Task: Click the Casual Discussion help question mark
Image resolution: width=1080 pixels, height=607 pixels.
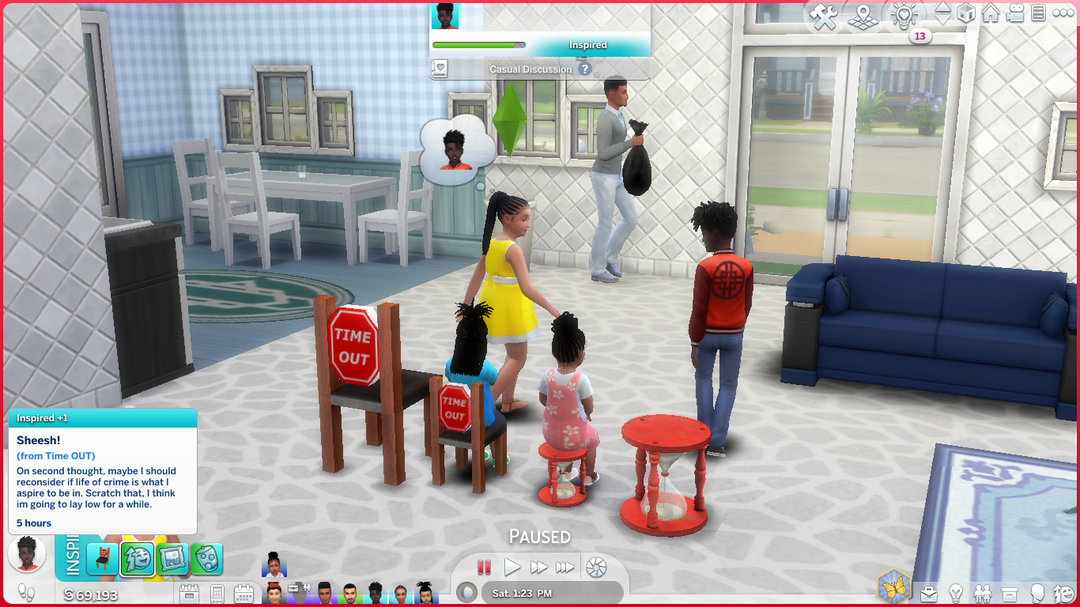Action: (585, 69)
